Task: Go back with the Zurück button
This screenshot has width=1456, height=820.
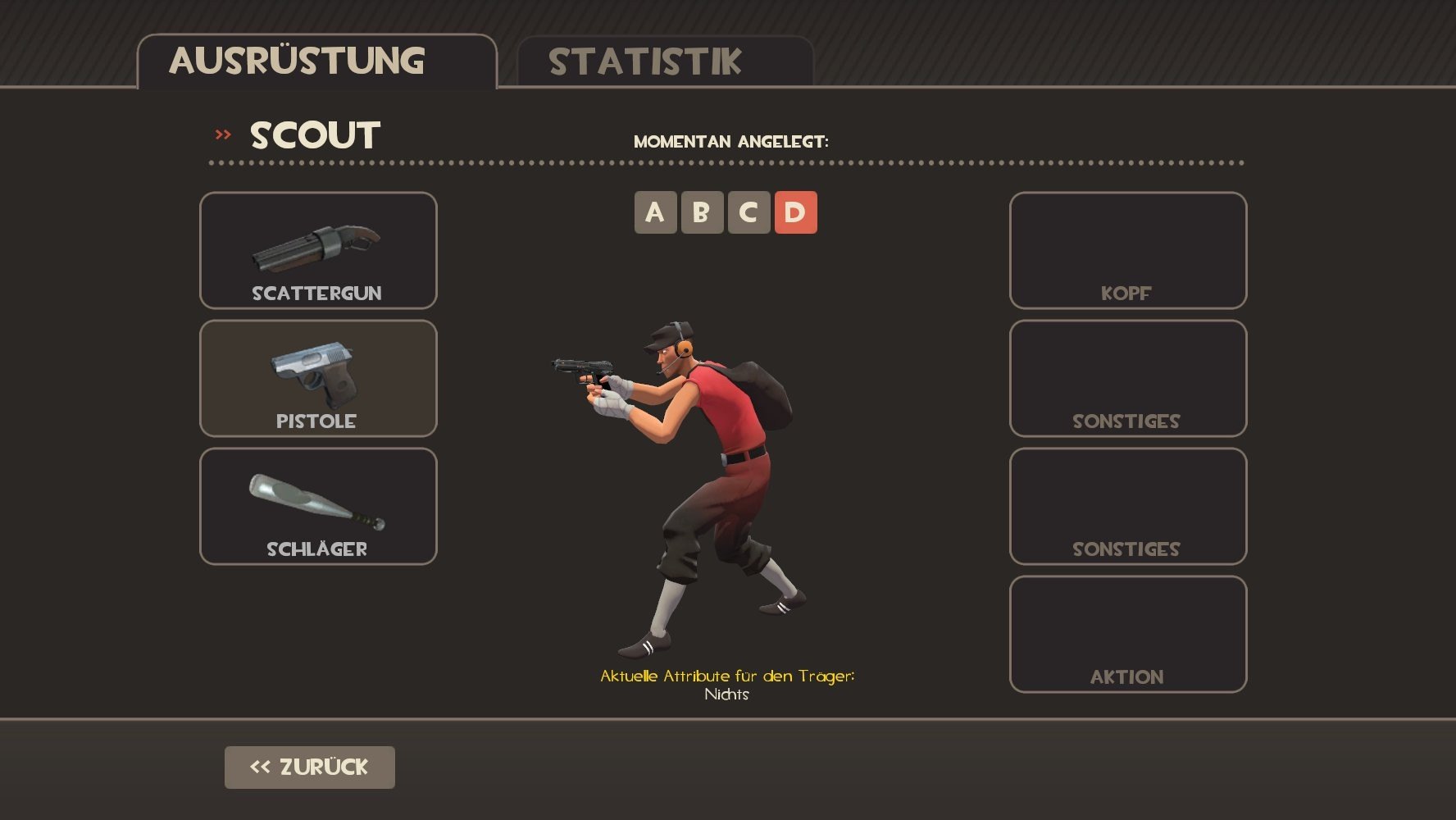Action: pos(309,768)
